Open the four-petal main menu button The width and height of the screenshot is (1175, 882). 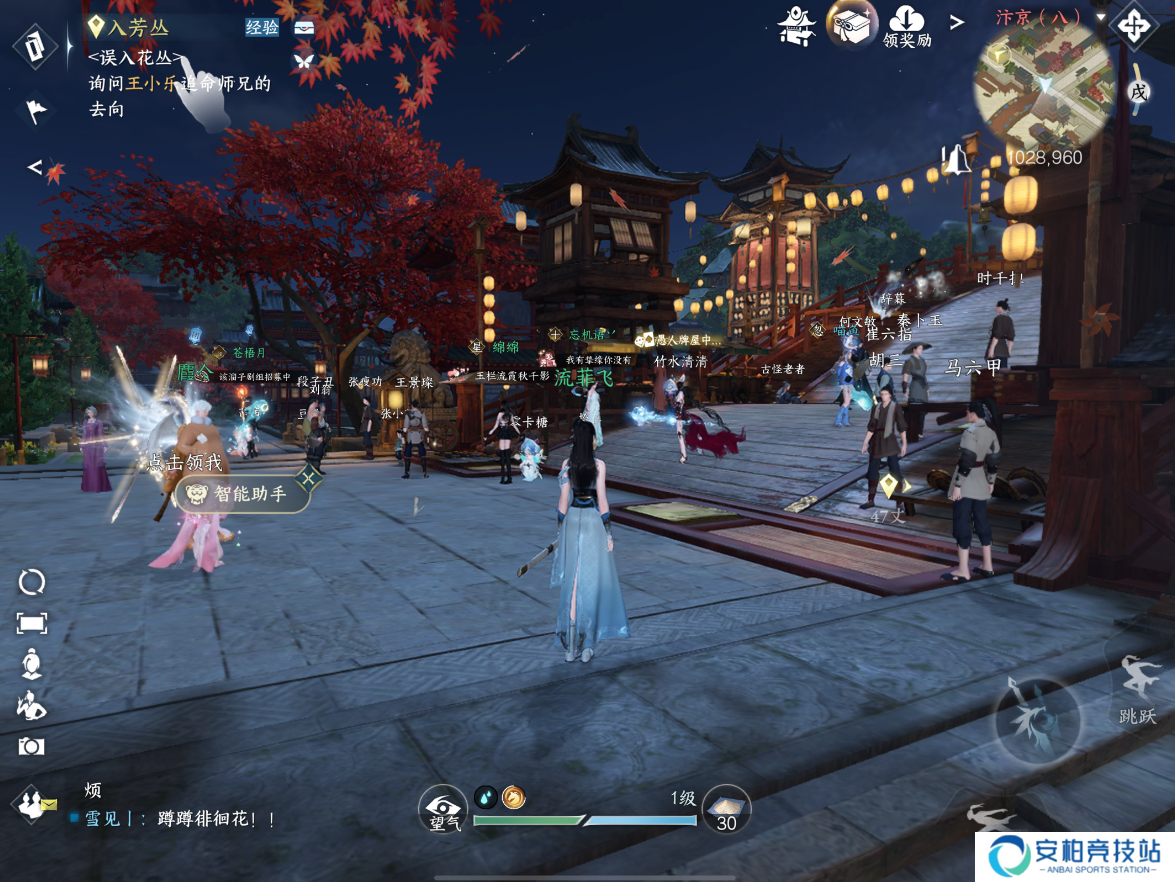pyautogui.click(x=1133, y=25)
